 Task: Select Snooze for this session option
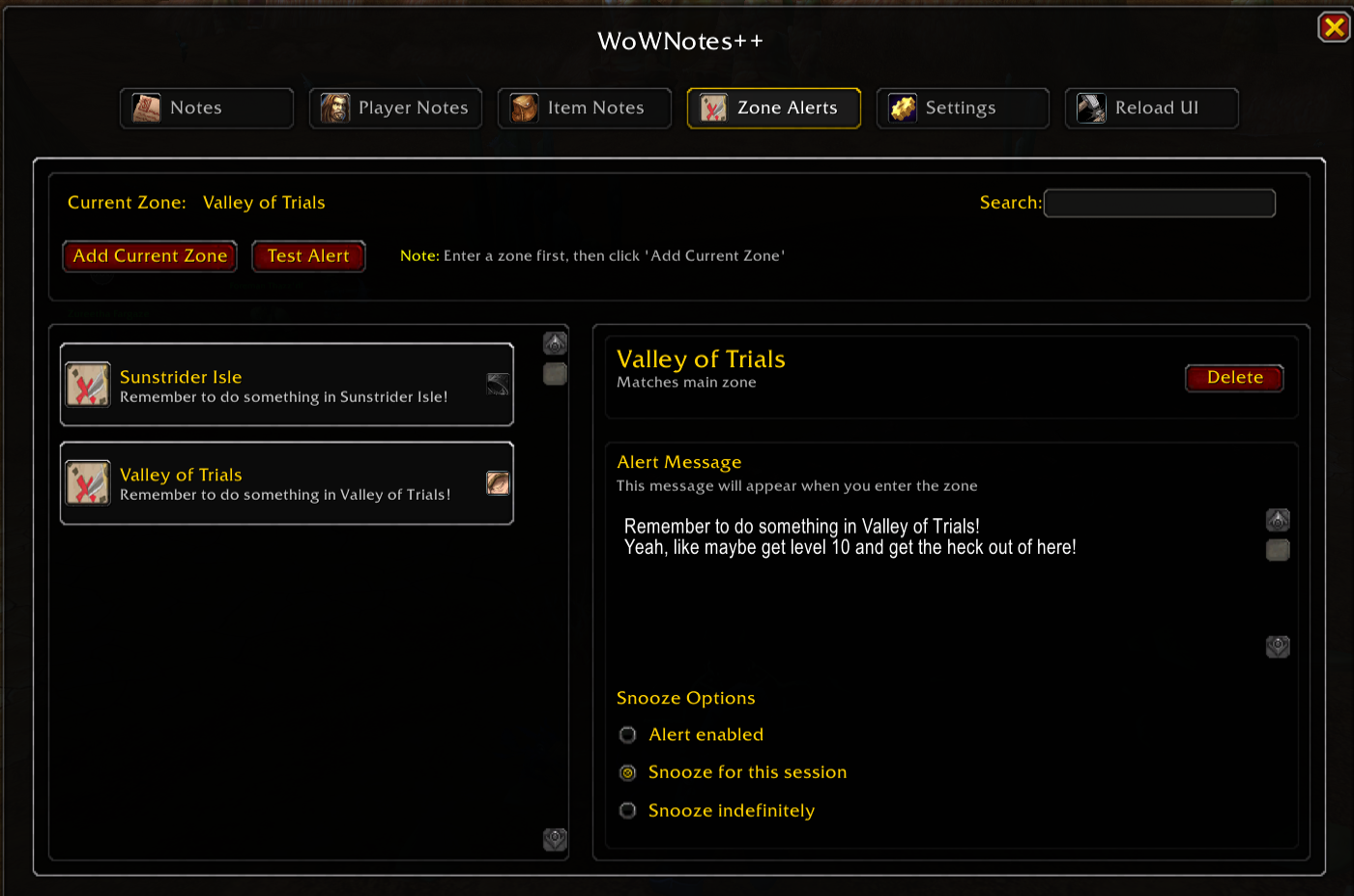tap(627, 772)
